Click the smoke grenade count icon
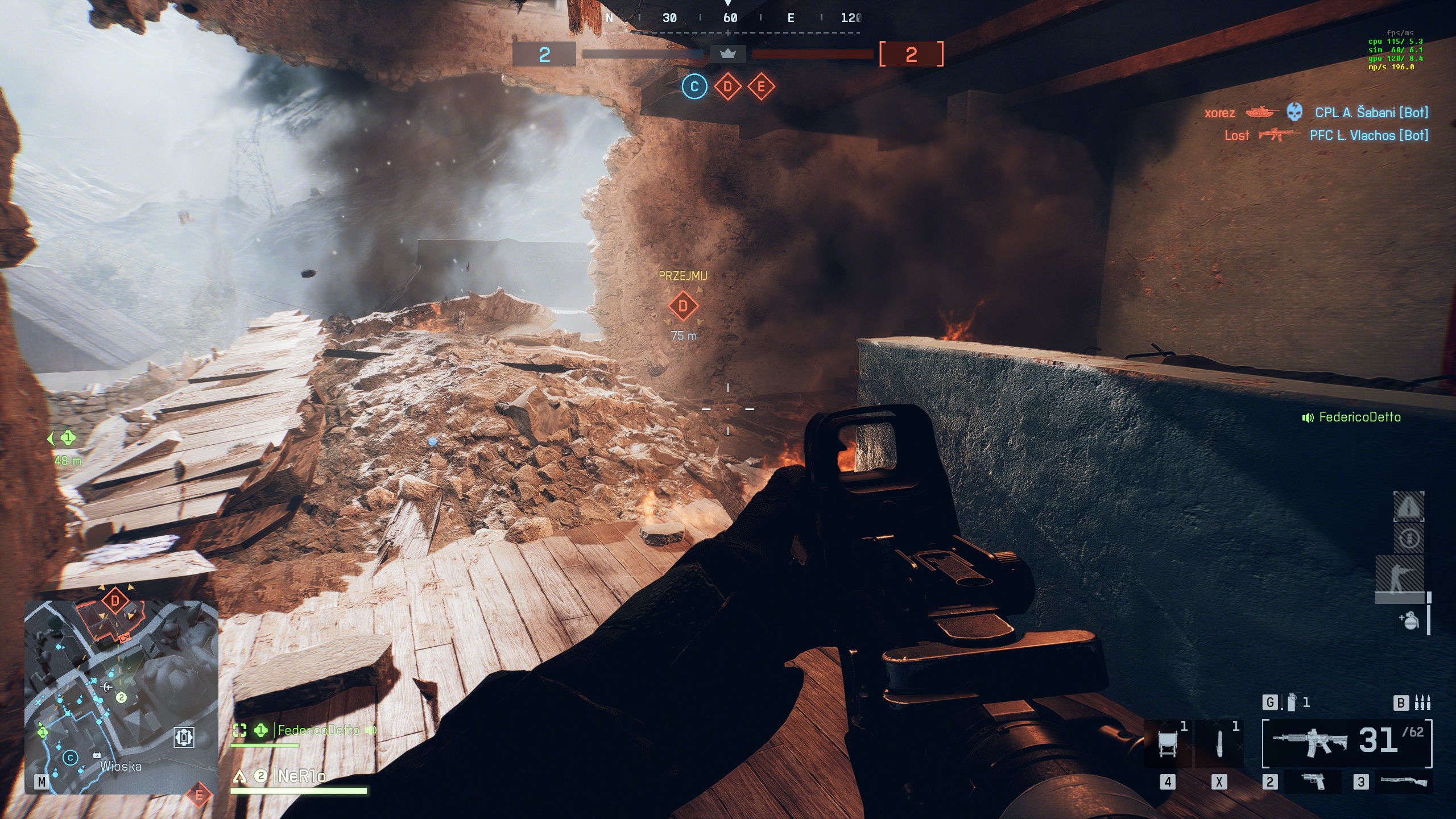 click(1292, 703)
